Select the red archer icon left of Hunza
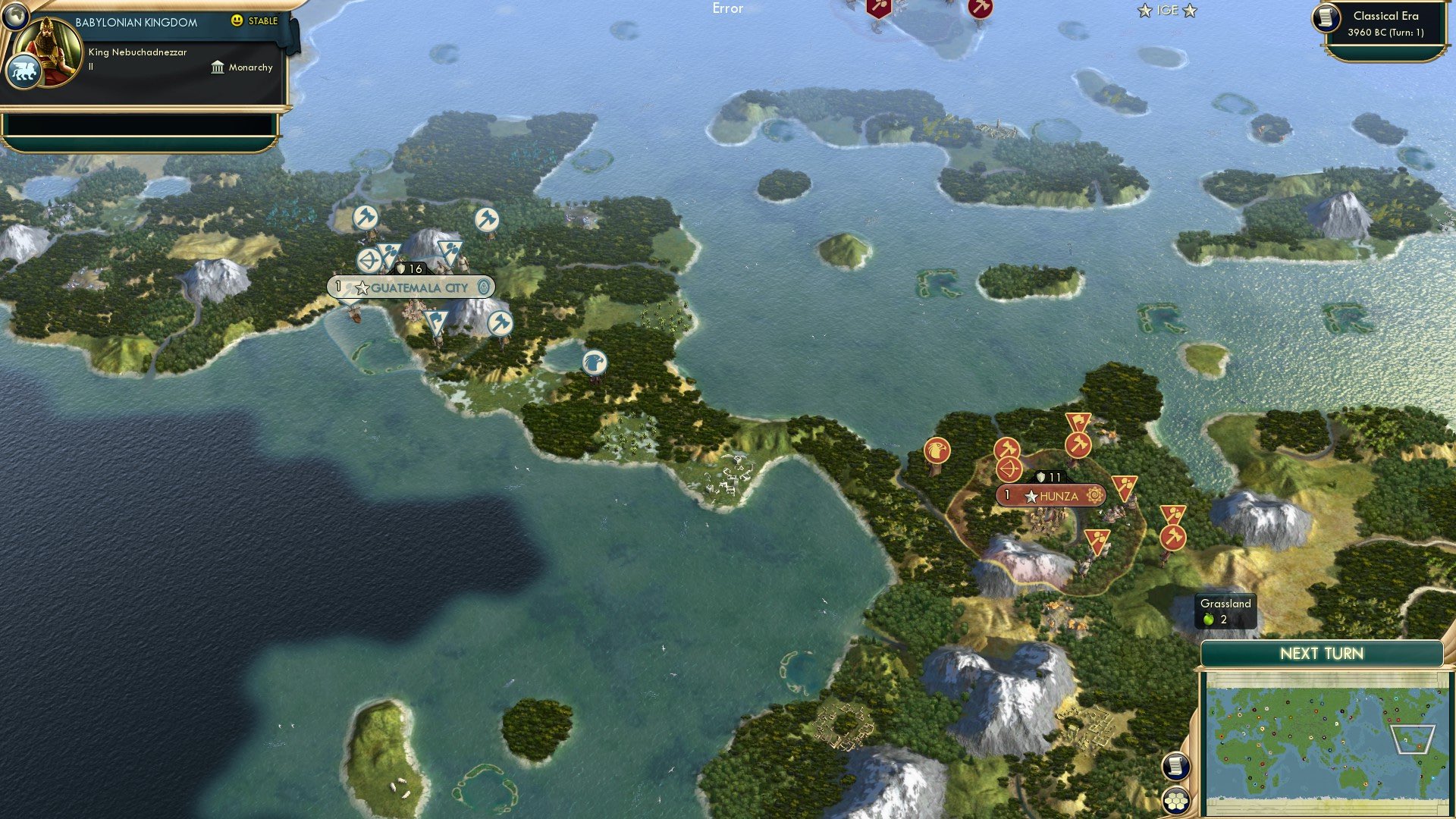Image resolution: width=1456 pixels, height=819 pixels. (x=1009, y=469)
